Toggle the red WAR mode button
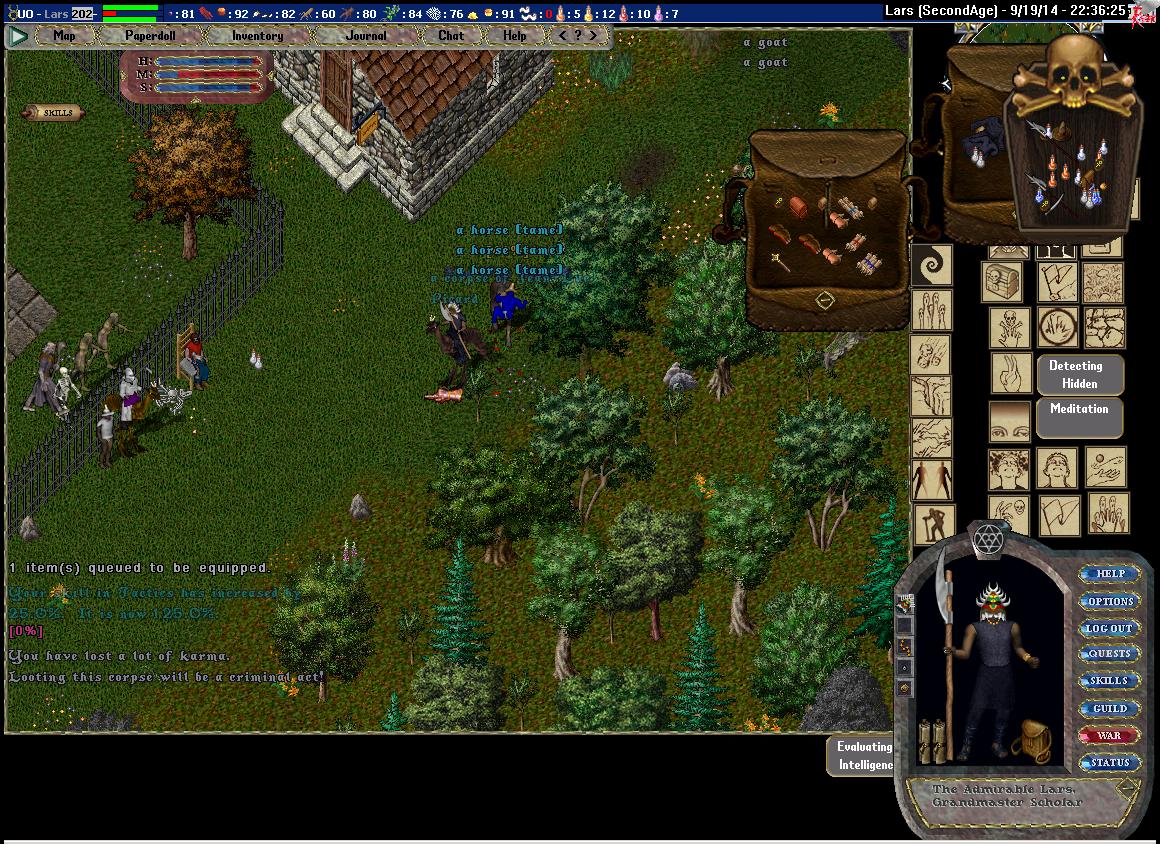1160x844 pixels. (x=1110, y=735)
